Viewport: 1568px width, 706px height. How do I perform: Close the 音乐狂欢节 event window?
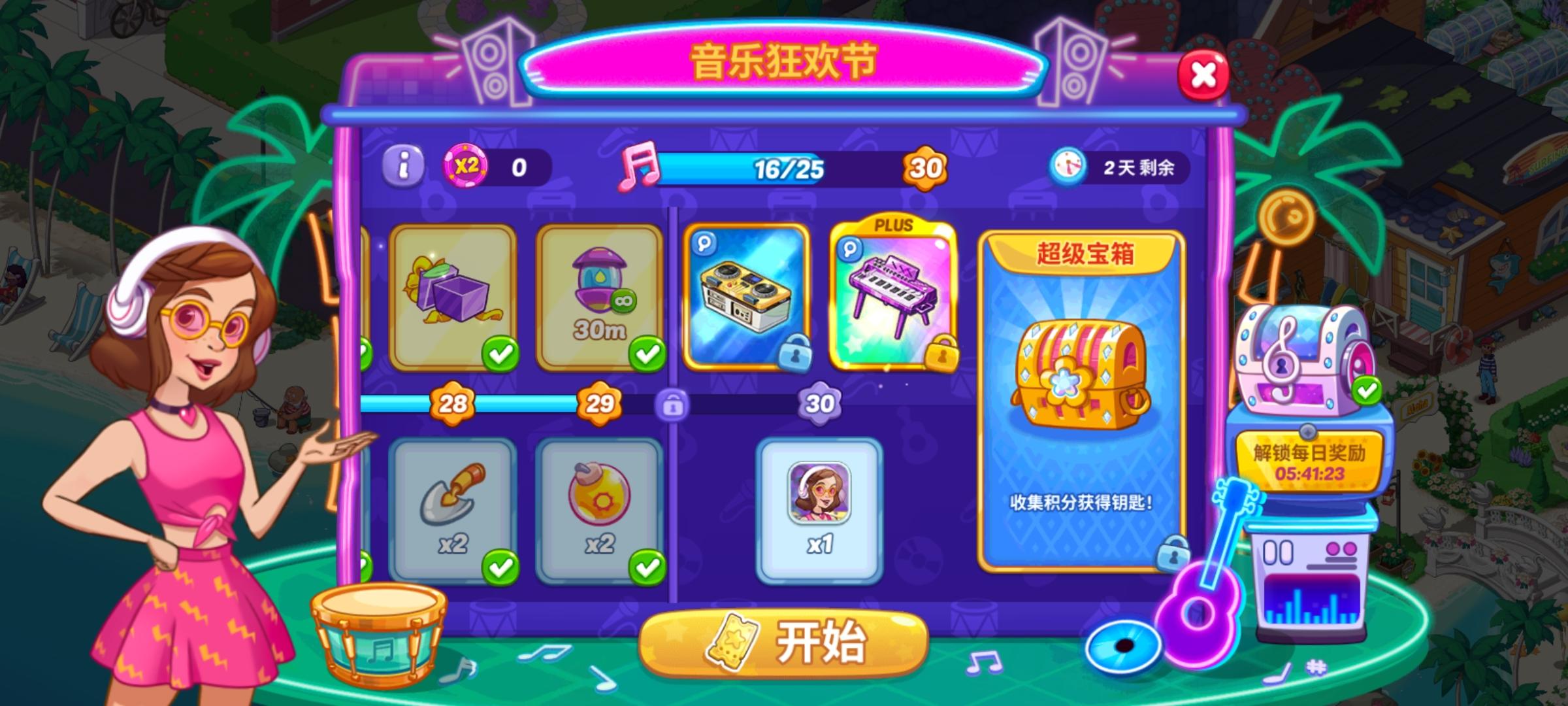(1203, 74)
